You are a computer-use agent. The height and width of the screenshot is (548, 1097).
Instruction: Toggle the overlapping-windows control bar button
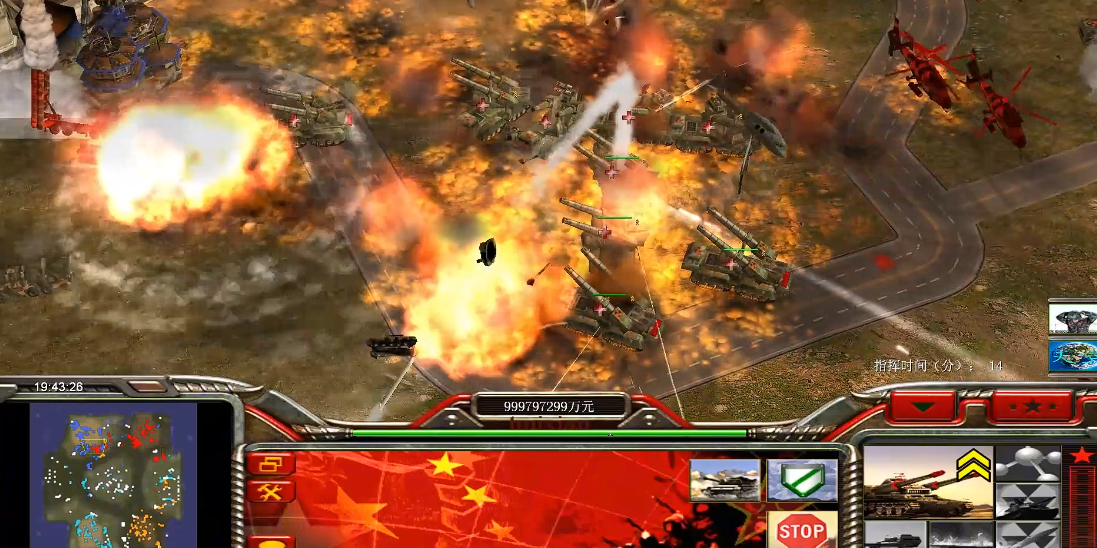pyautogui.click(x=271, y=464)
